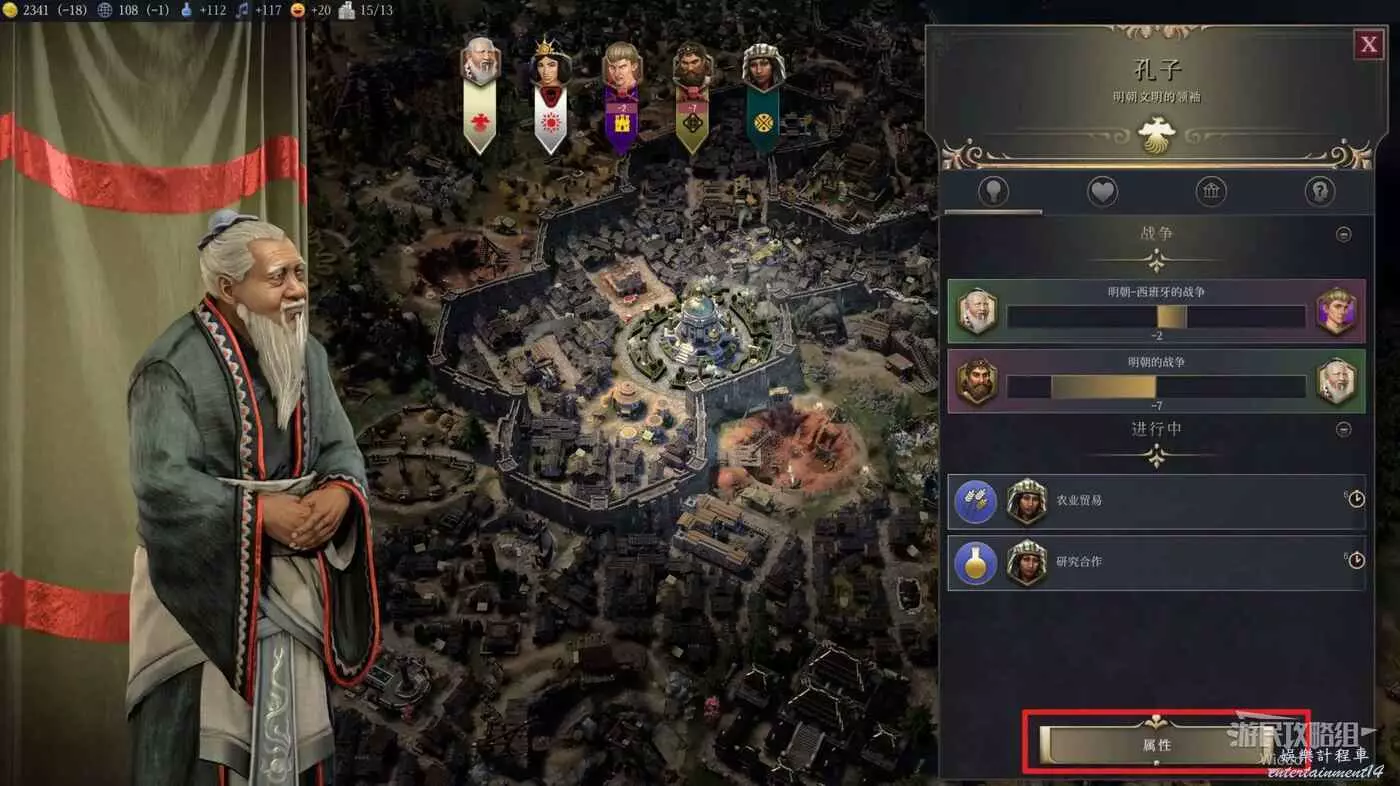
Task: Open the 研究合作 research cooperation agreement
Action: pos(1156,562)
